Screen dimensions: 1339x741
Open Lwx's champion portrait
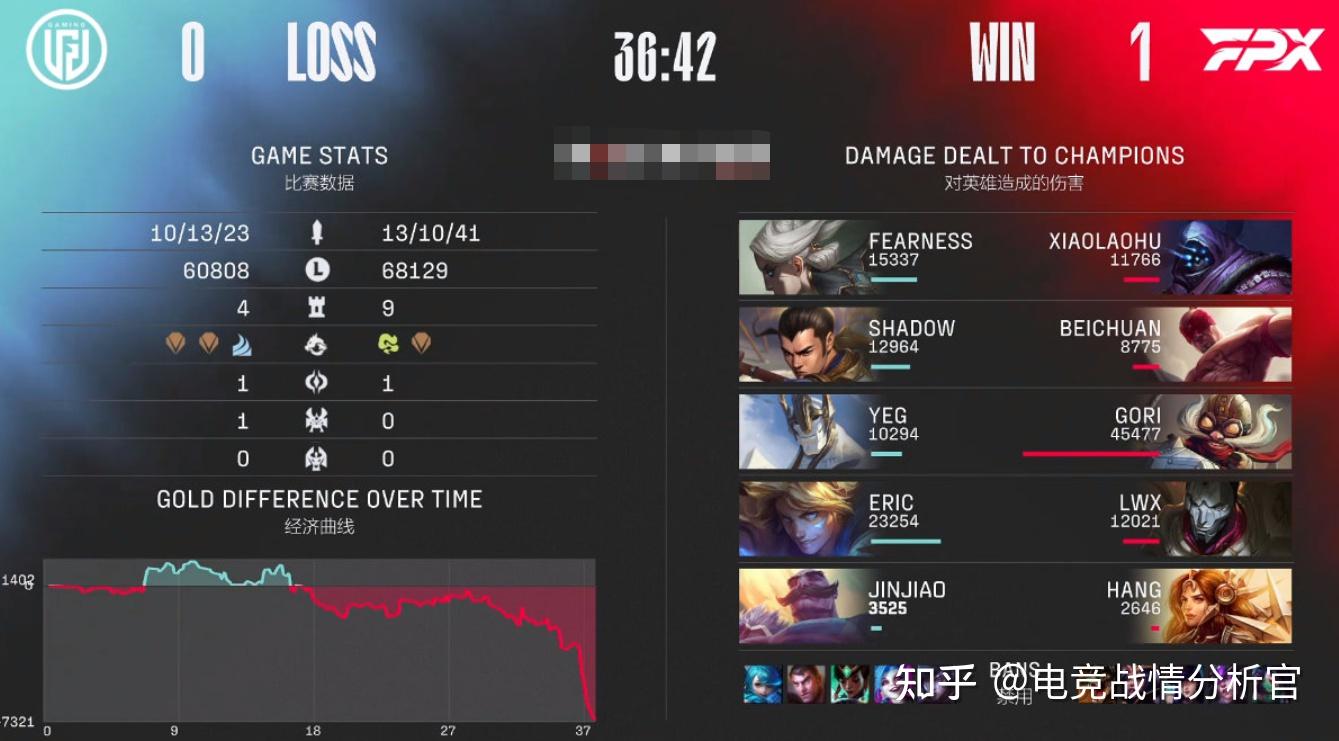[1232, 519]
